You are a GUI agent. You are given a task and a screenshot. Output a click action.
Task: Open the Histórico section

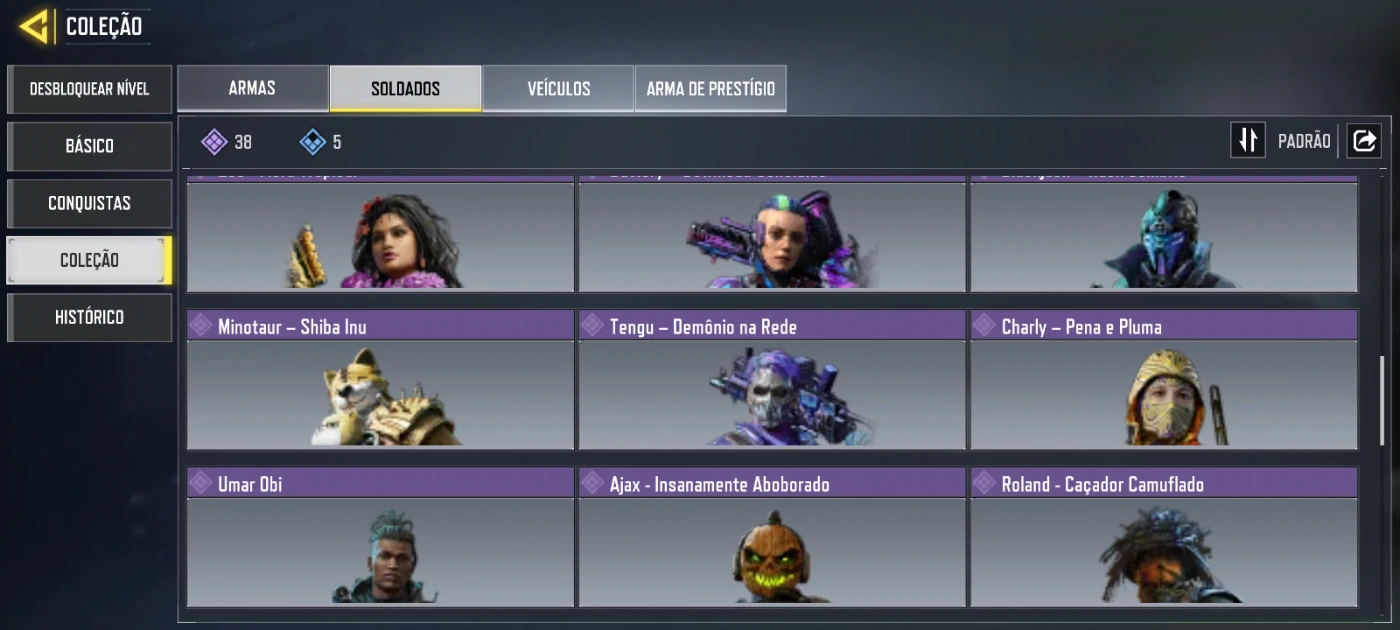pos(89,317)
